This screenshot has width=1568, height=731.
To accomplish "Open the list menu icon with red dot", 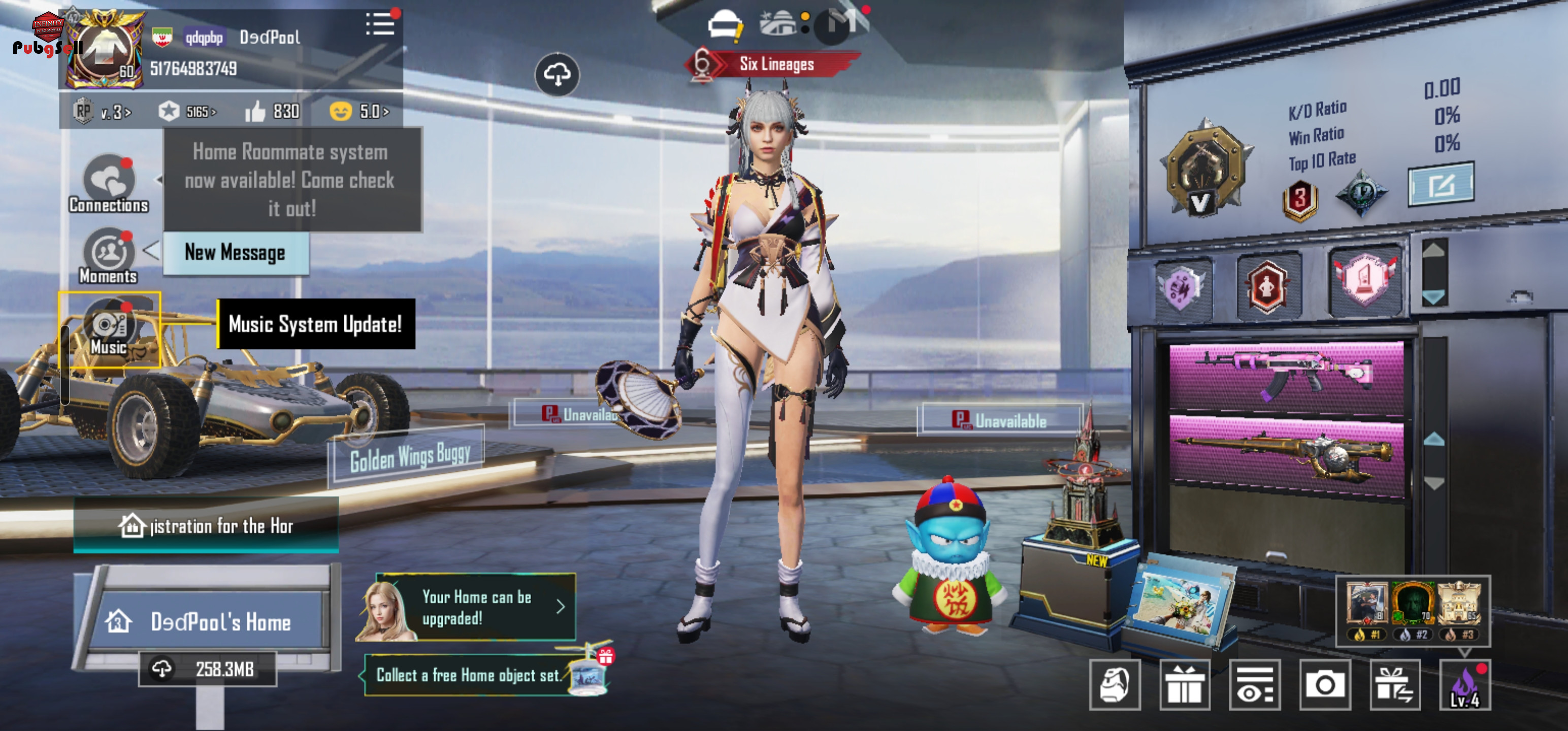I will point(380,25).
